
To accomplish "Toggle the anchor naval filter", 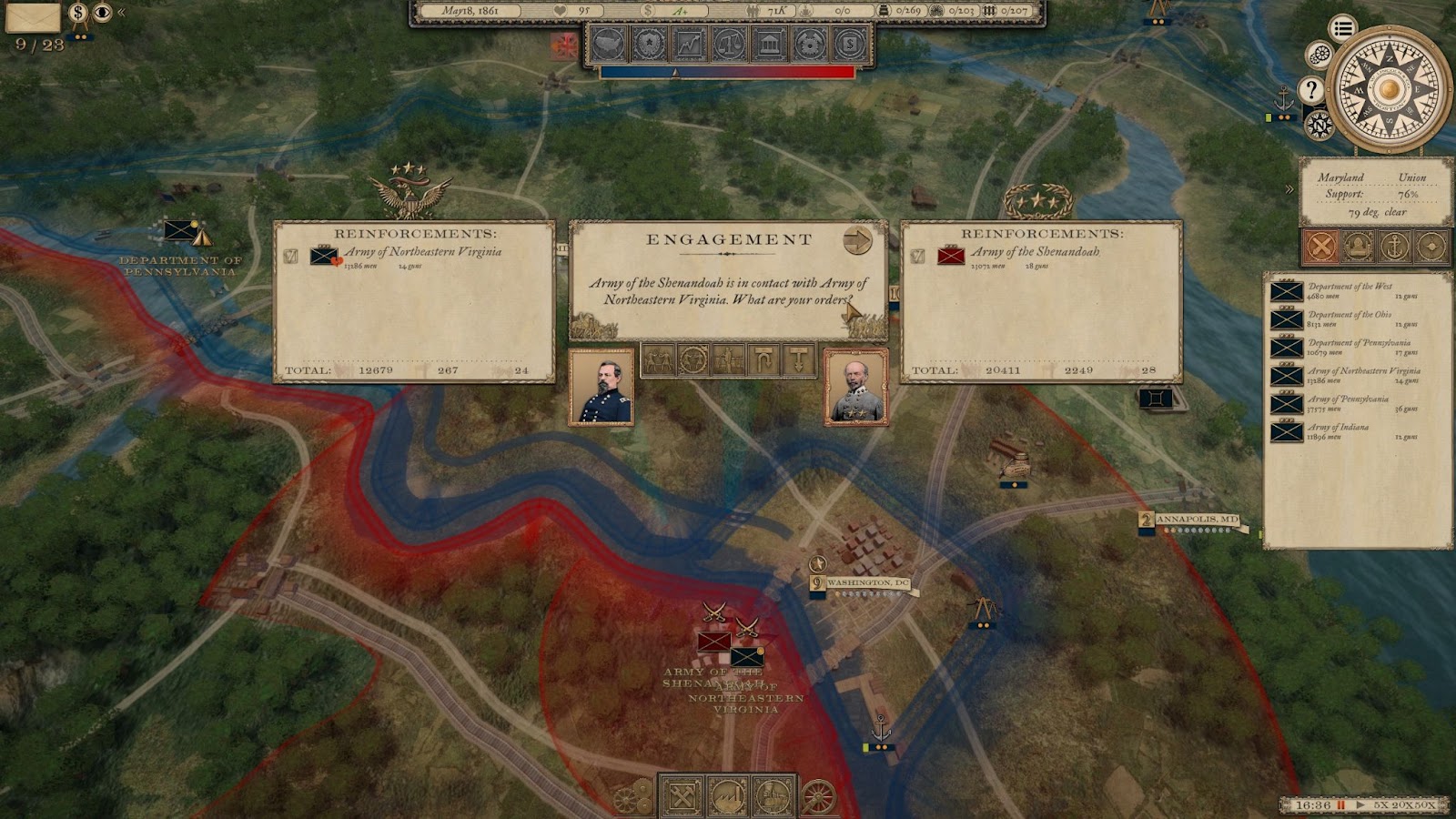I will (1394, 246).
